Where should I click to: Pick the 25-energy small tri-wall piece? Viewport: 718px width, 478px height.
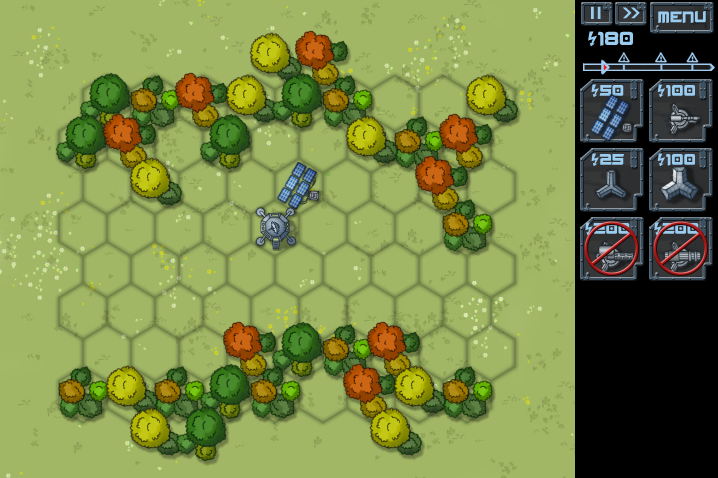(611, 180)
